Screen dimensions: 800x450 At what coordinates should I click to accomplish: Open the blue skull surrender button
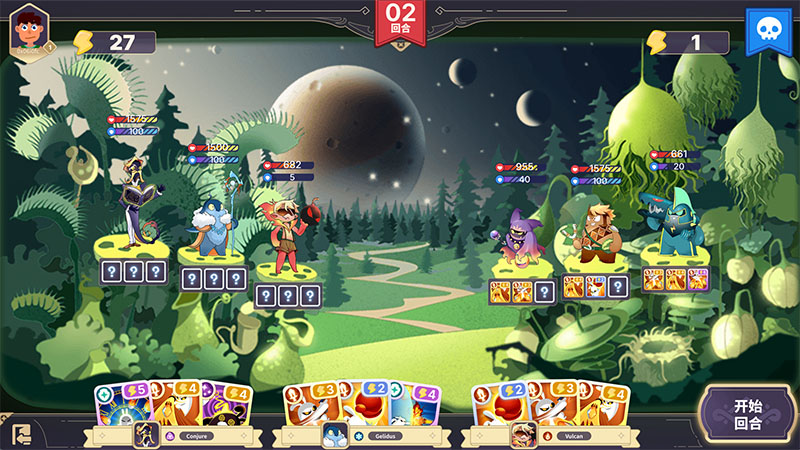click(x=768, y=32)
